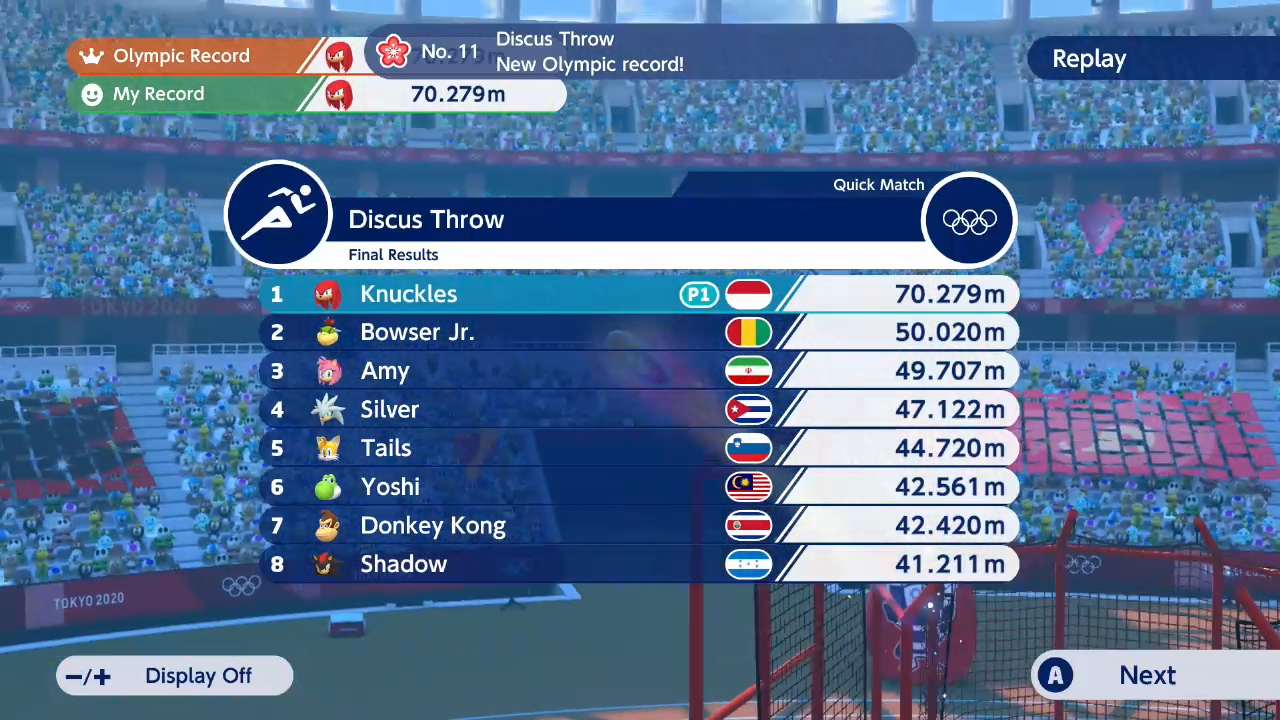Choose Amy's third-place row
This screenshot has height=720, width=1280.
point(638,371)
